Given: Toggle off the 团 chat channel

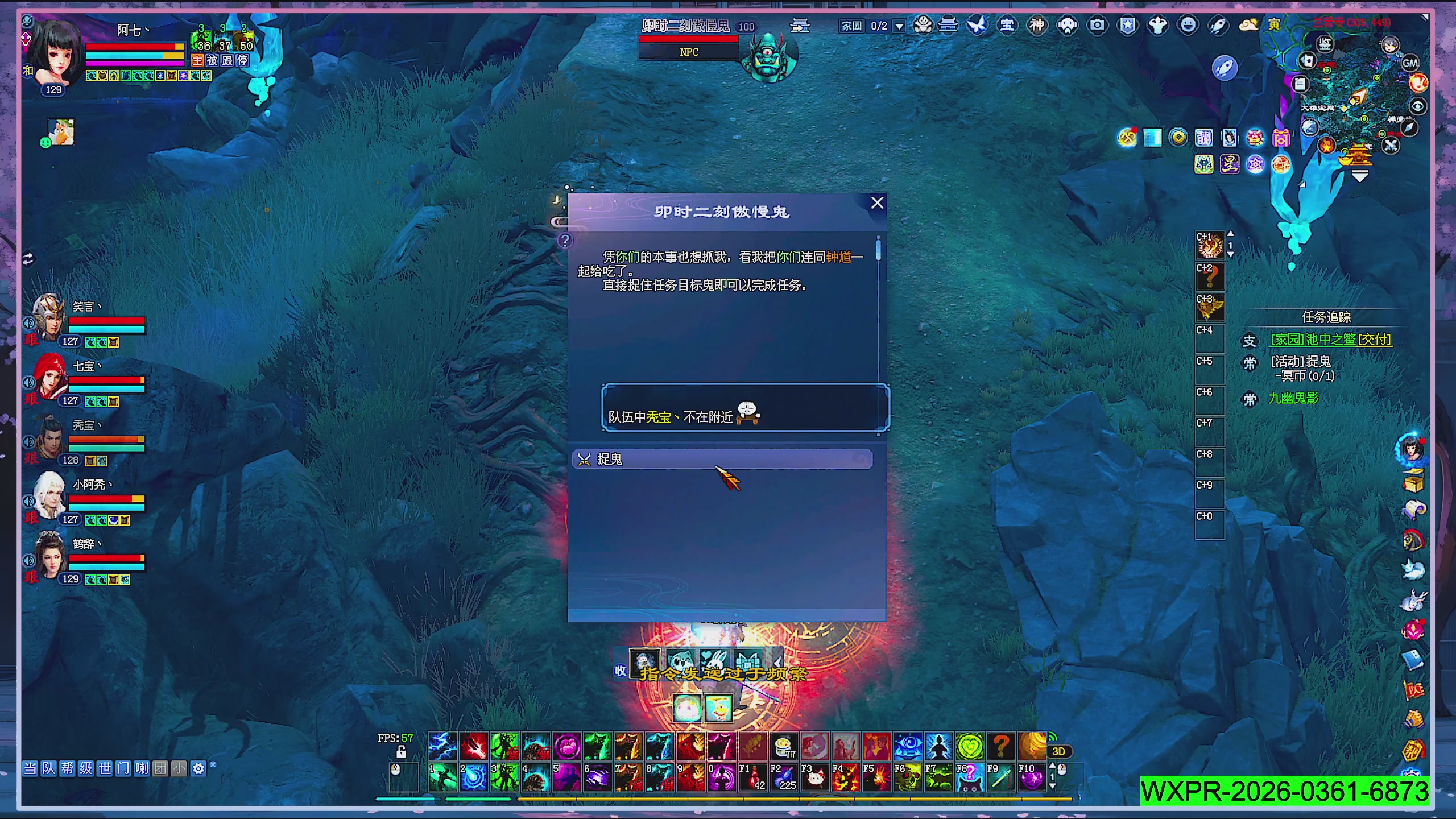Looking at the screenshot, I should [x=160, y=768].
